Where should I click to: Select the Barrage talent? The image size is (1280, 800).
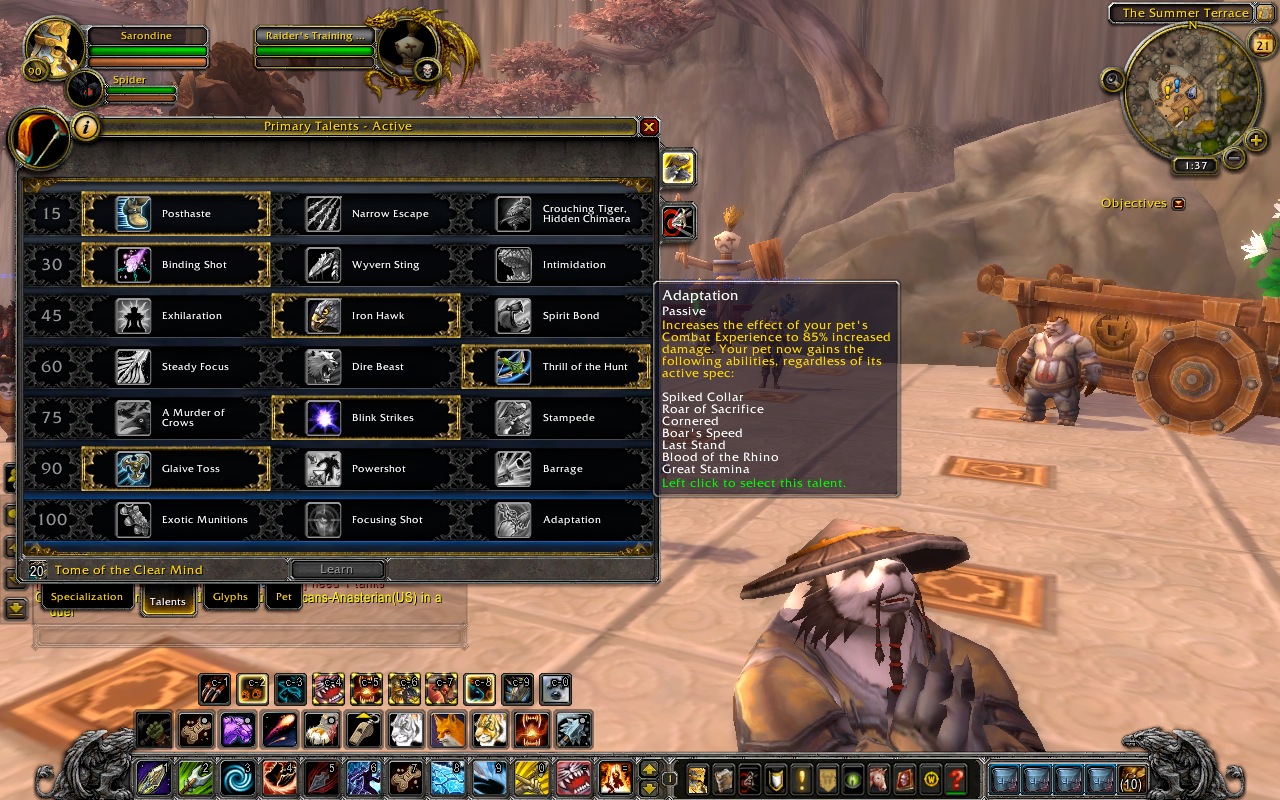point(557,469)
